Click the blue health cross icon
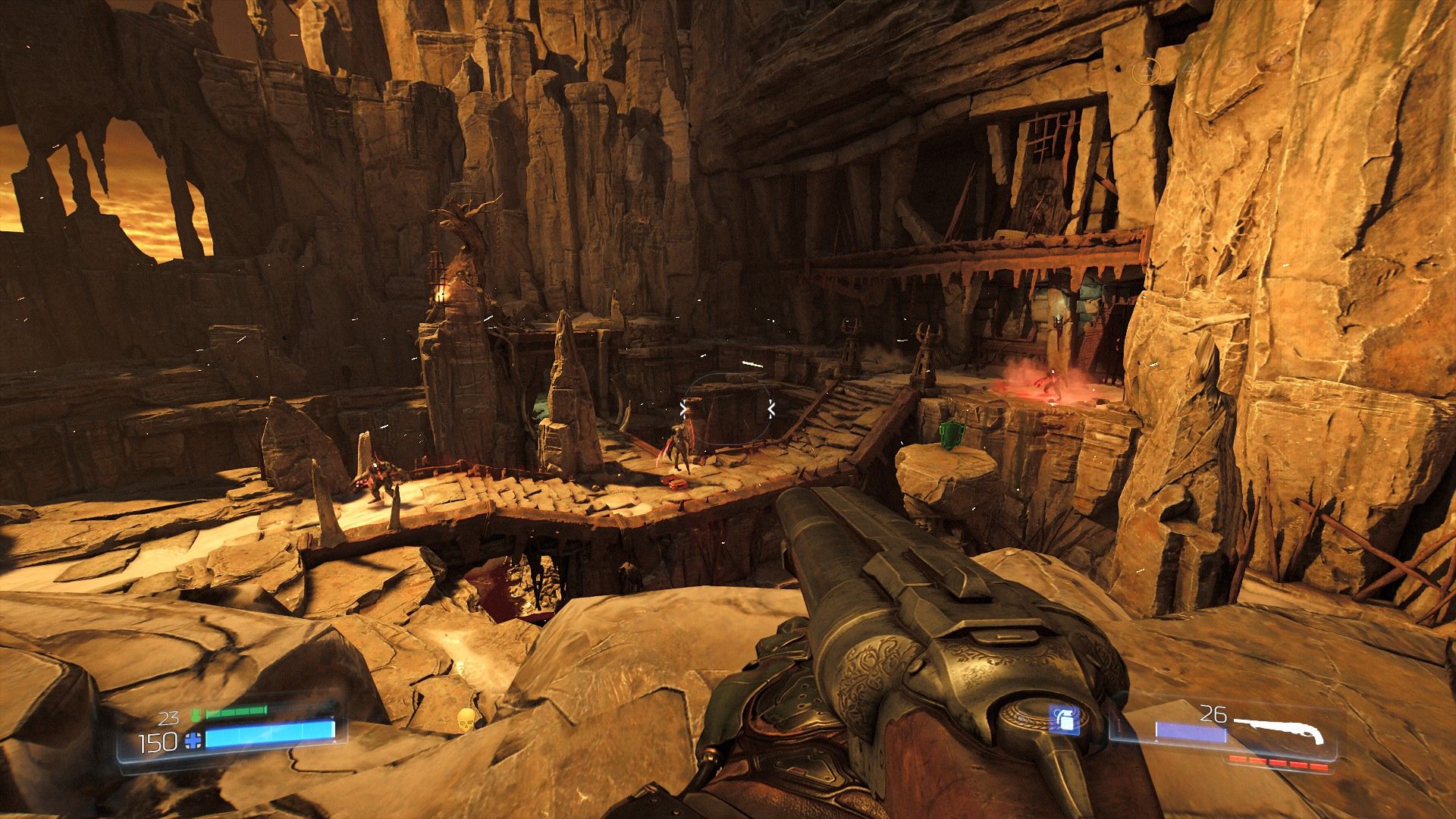The height and width of the screenshot is (819, 1456). (193, 741)
